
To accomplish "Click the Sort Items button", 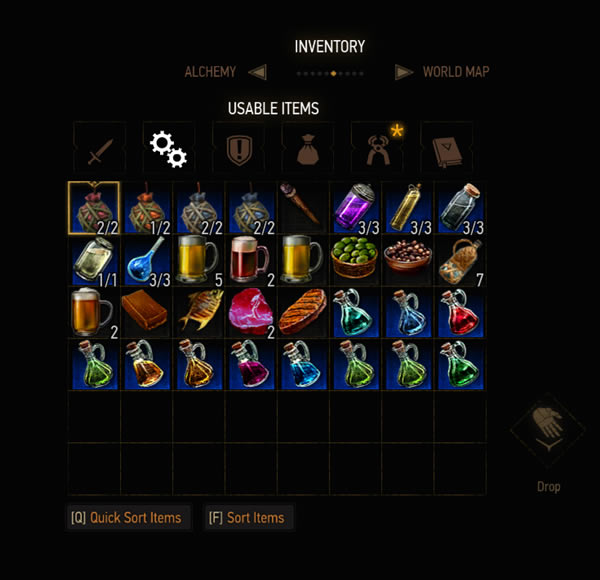I will (246, 518).
